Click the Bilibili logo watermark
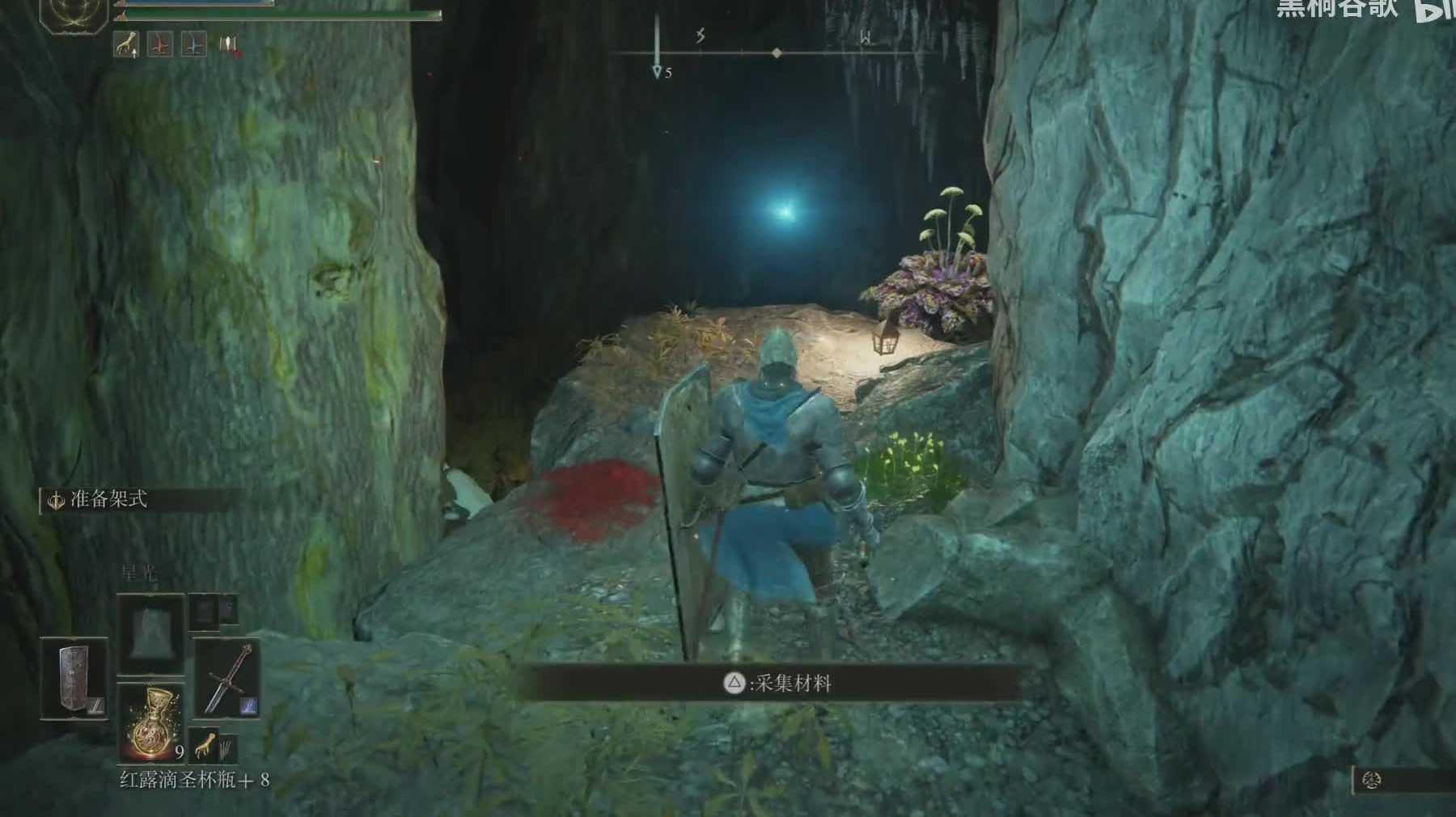The image size is (1456, 817). click(x=1435, y=10)
